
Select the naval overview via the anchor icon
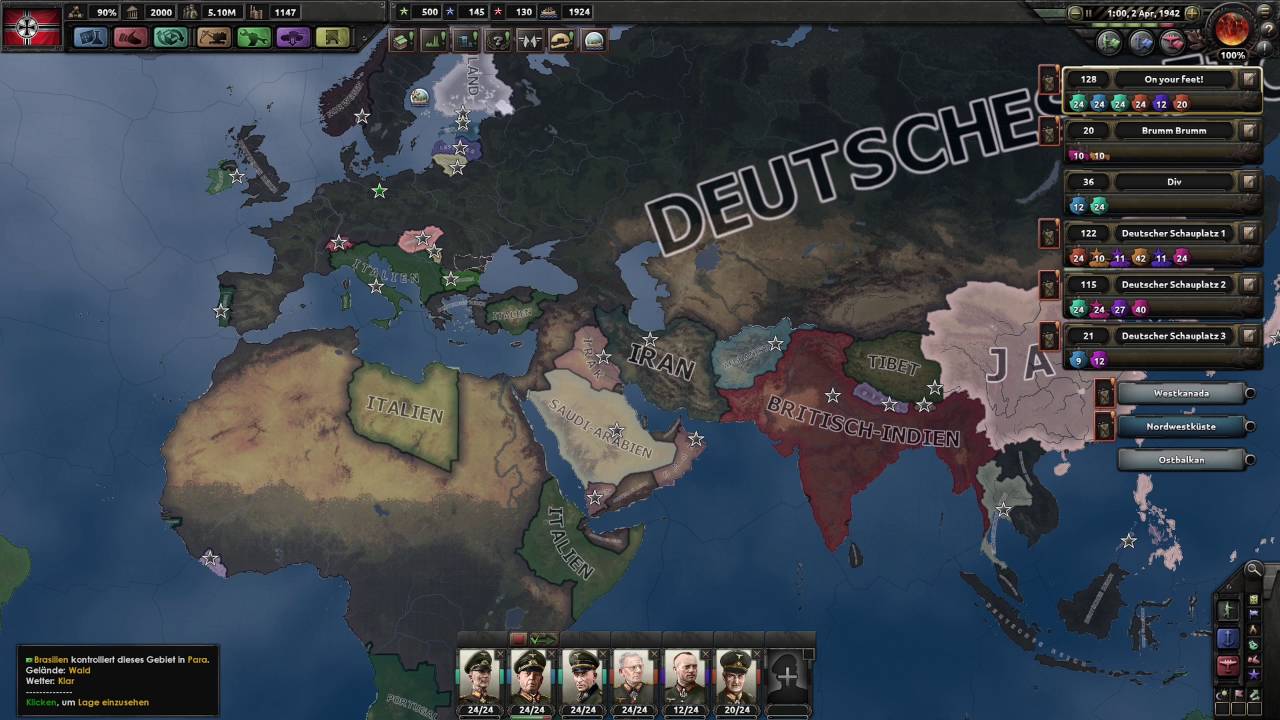click(1229, 638)
